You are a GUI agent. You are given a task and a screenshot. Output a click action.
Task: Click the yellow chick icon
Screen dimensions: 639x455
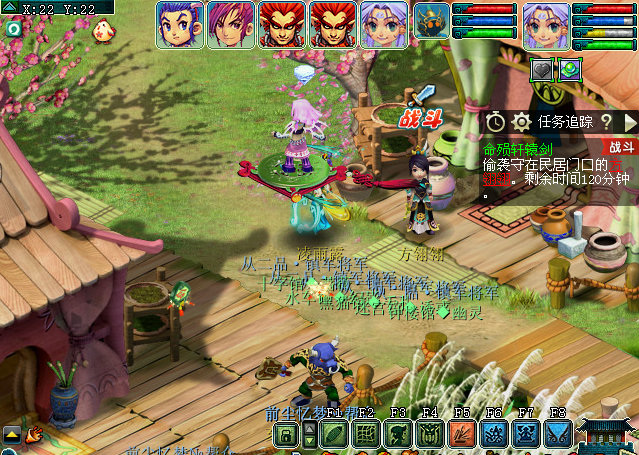(x=101, y=31)
